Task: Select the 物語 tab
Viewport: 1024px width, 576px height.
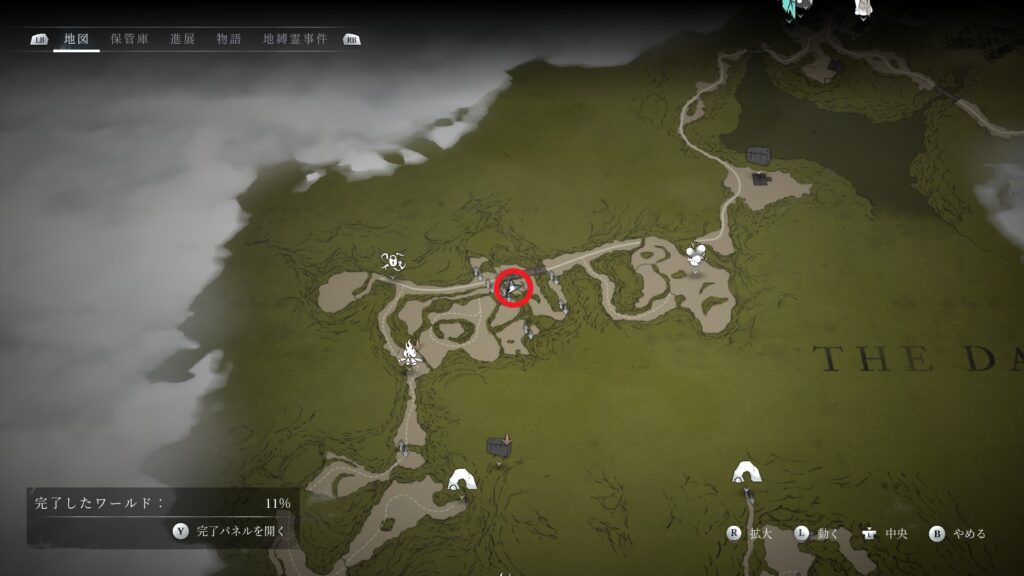Action: (228, 39)
